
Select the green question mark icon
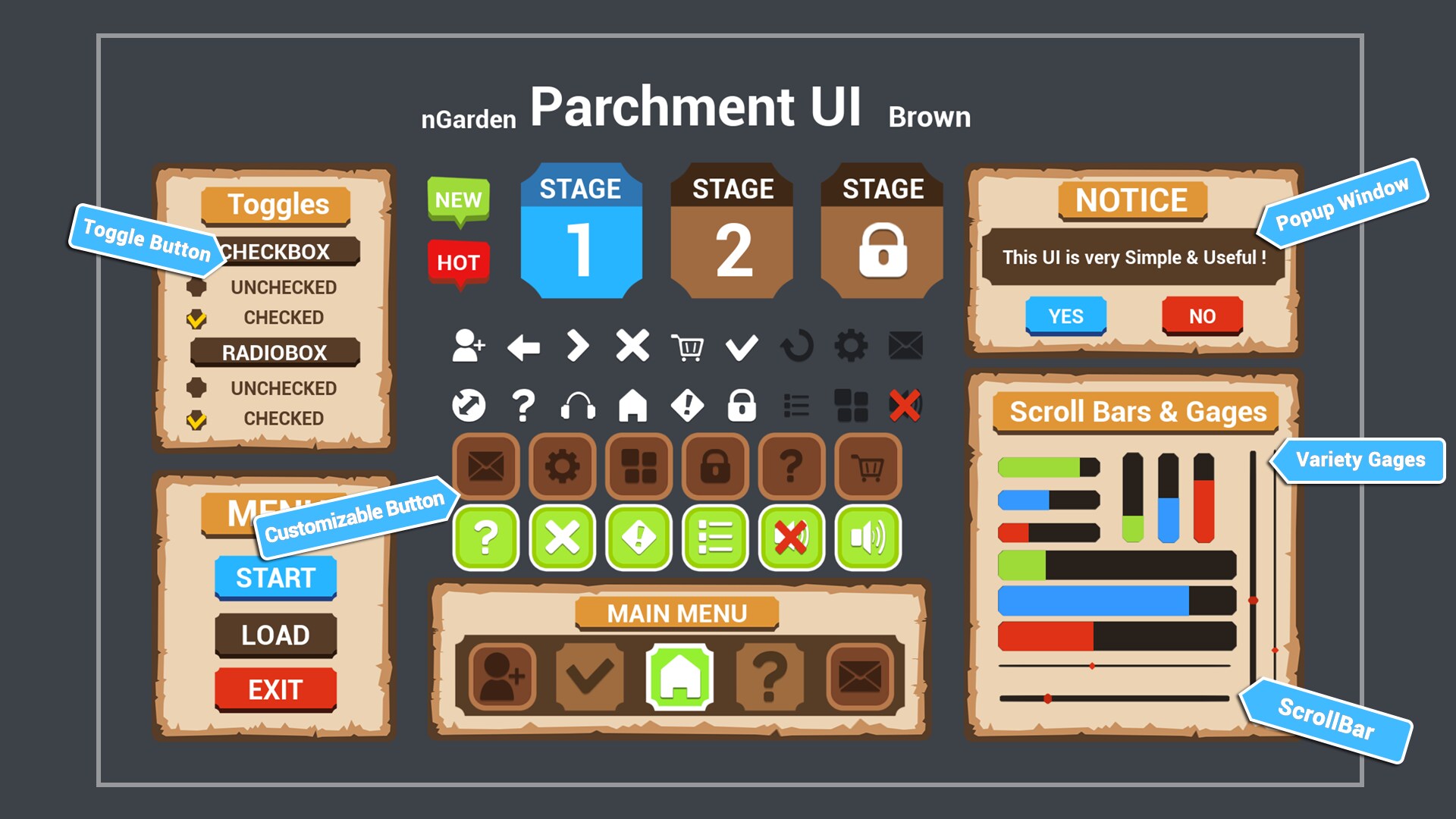point(485,540)
